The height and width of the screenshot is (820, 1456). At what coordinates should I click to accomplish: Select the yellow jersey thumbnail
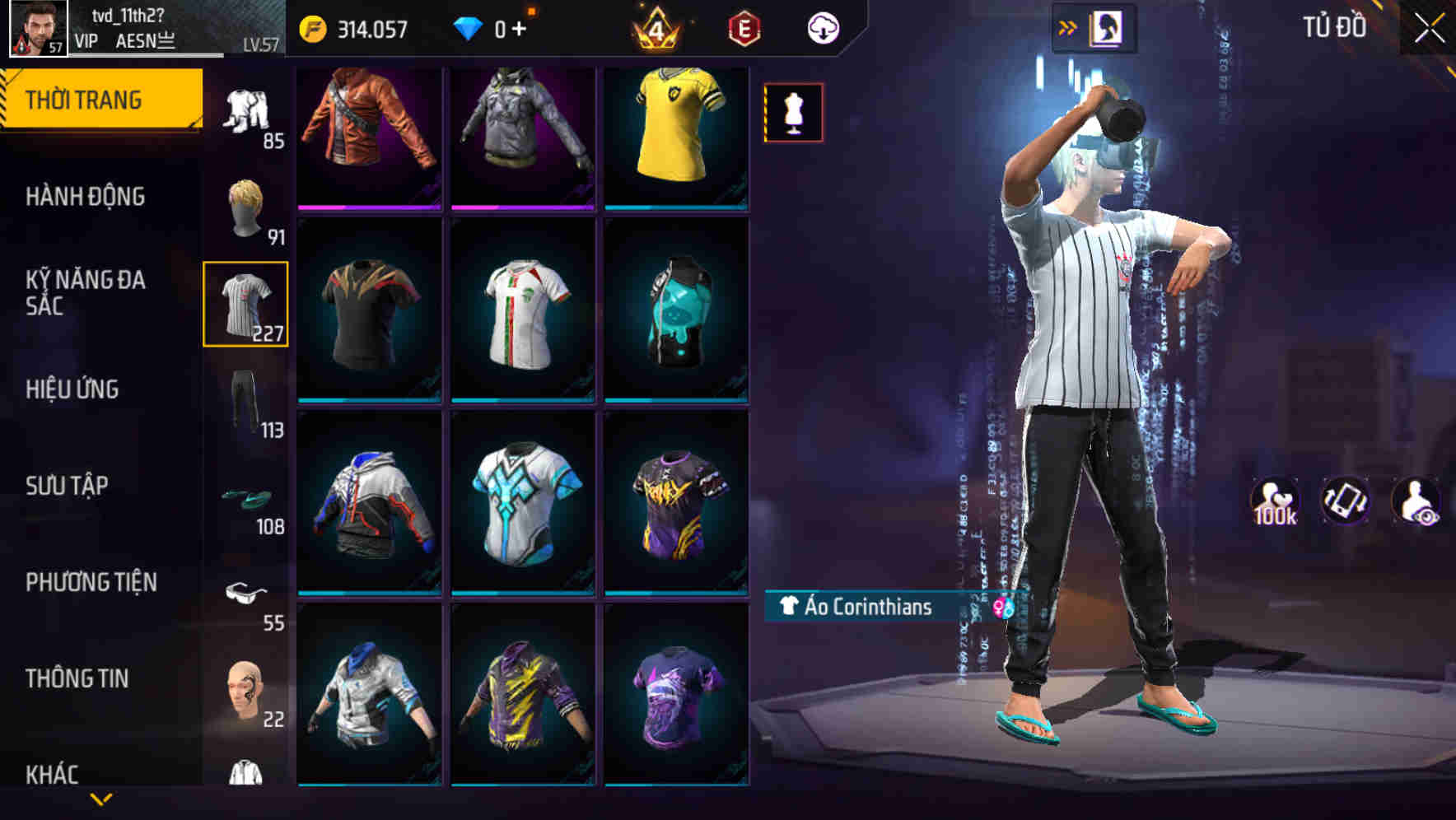pyautogui.click(x=675, y=136)
